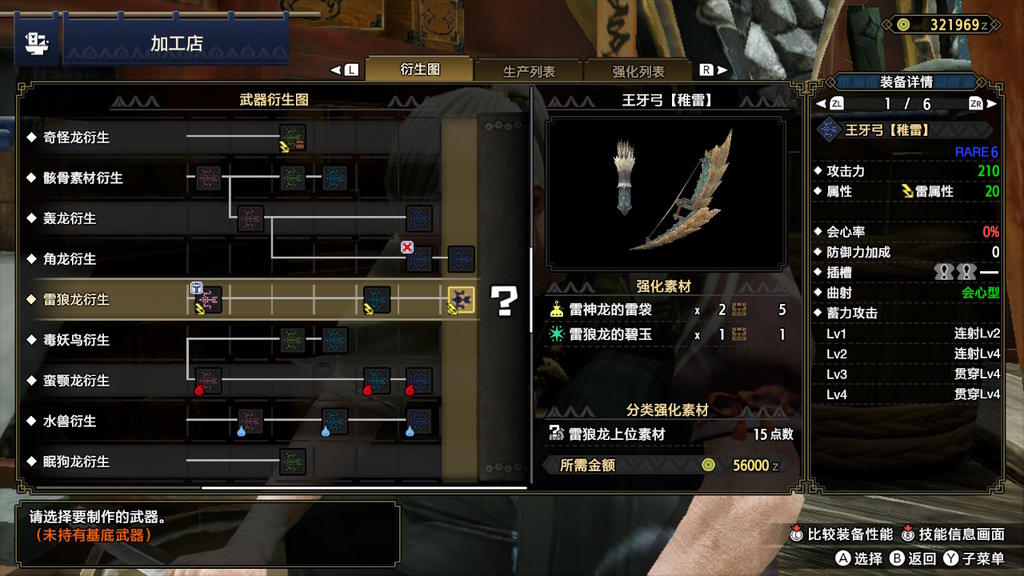Viewport: 1024px width, 576px height.
Task: Select the first 雷狼龙衍生 bow node
Action: click(208, 299)
